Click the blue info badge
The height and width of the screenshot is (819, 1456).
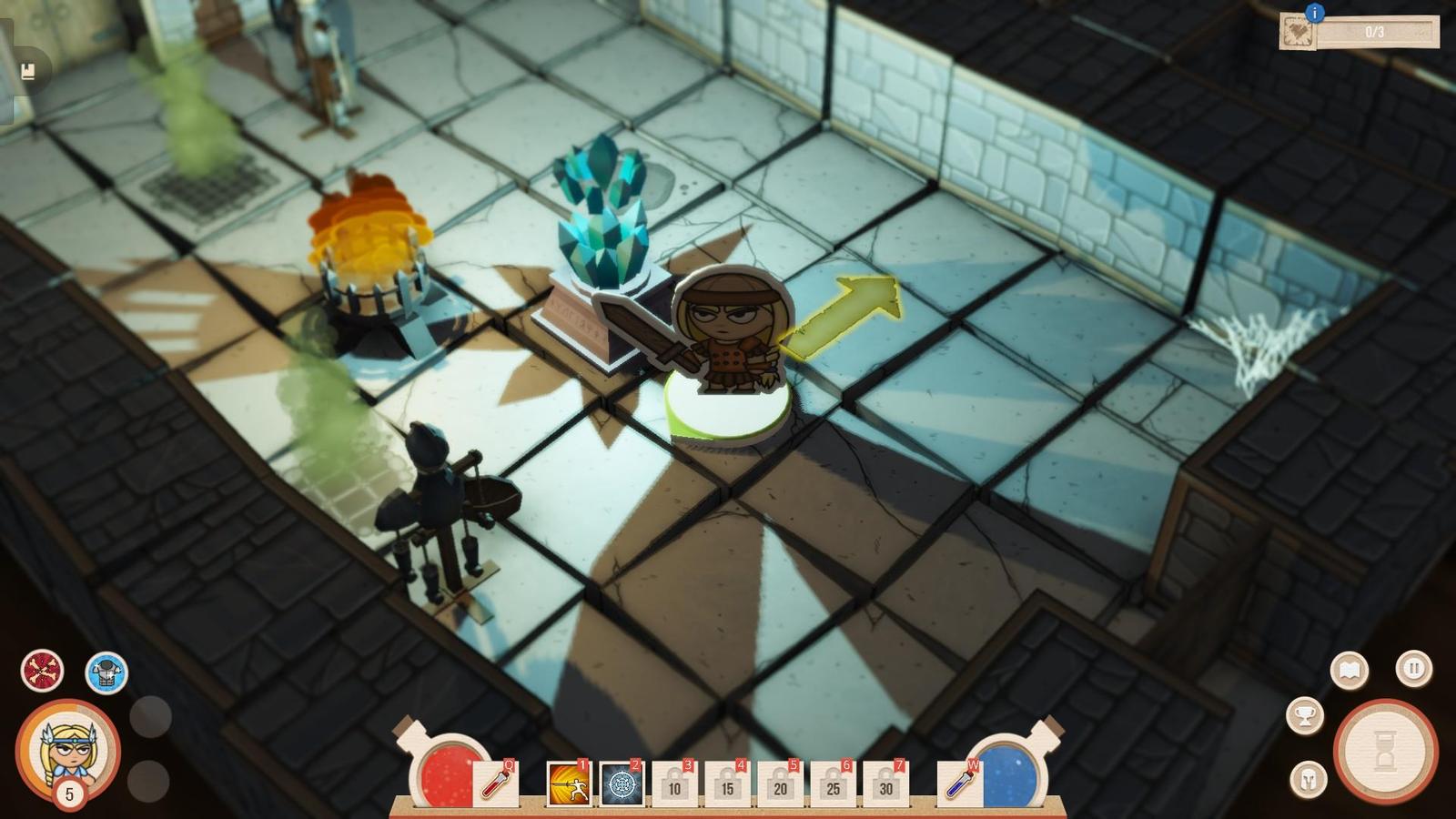(x=1315, y=12)
